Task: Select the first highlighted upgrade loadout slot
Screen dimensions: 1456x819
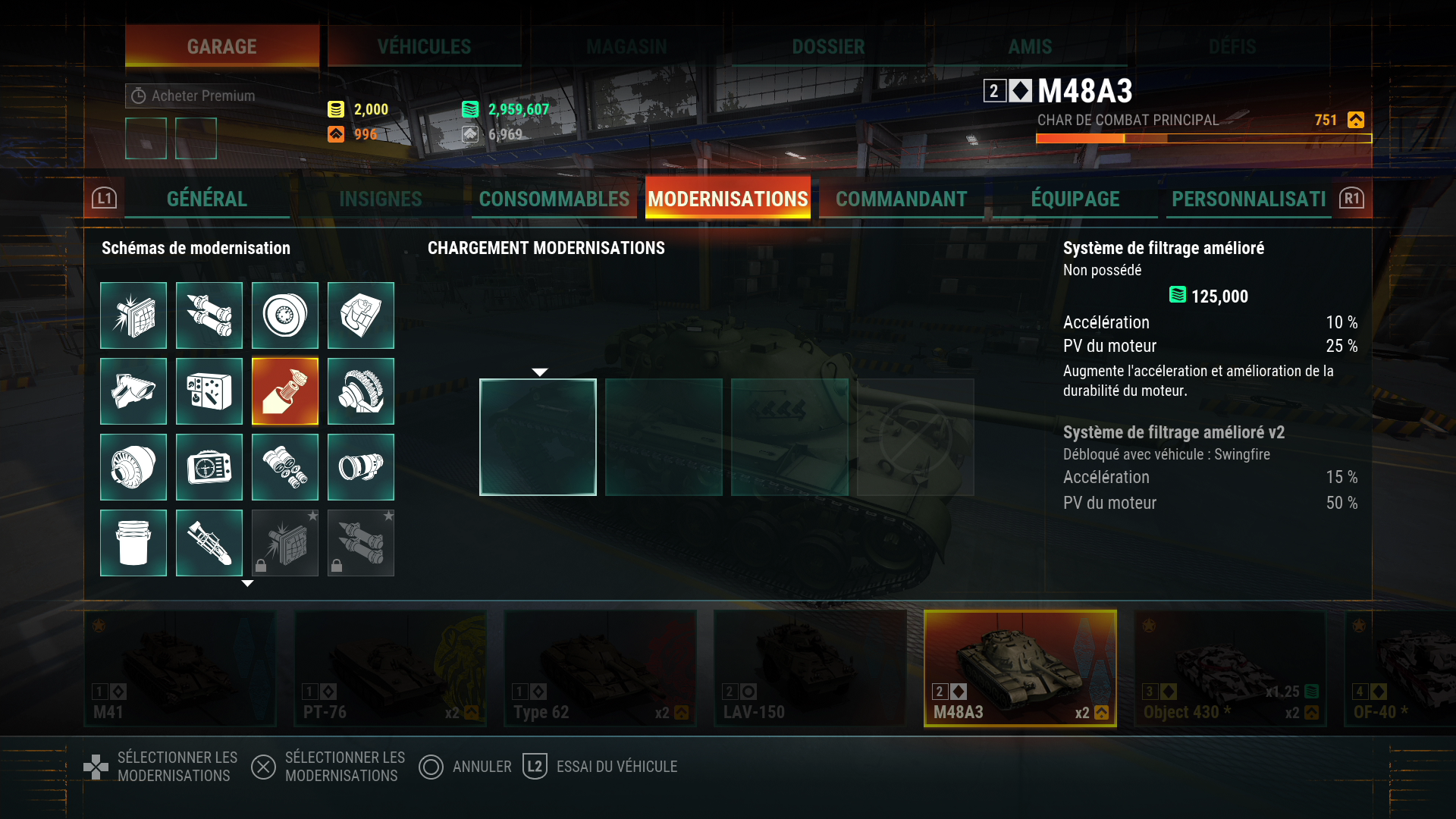Action: click(538, 437)
